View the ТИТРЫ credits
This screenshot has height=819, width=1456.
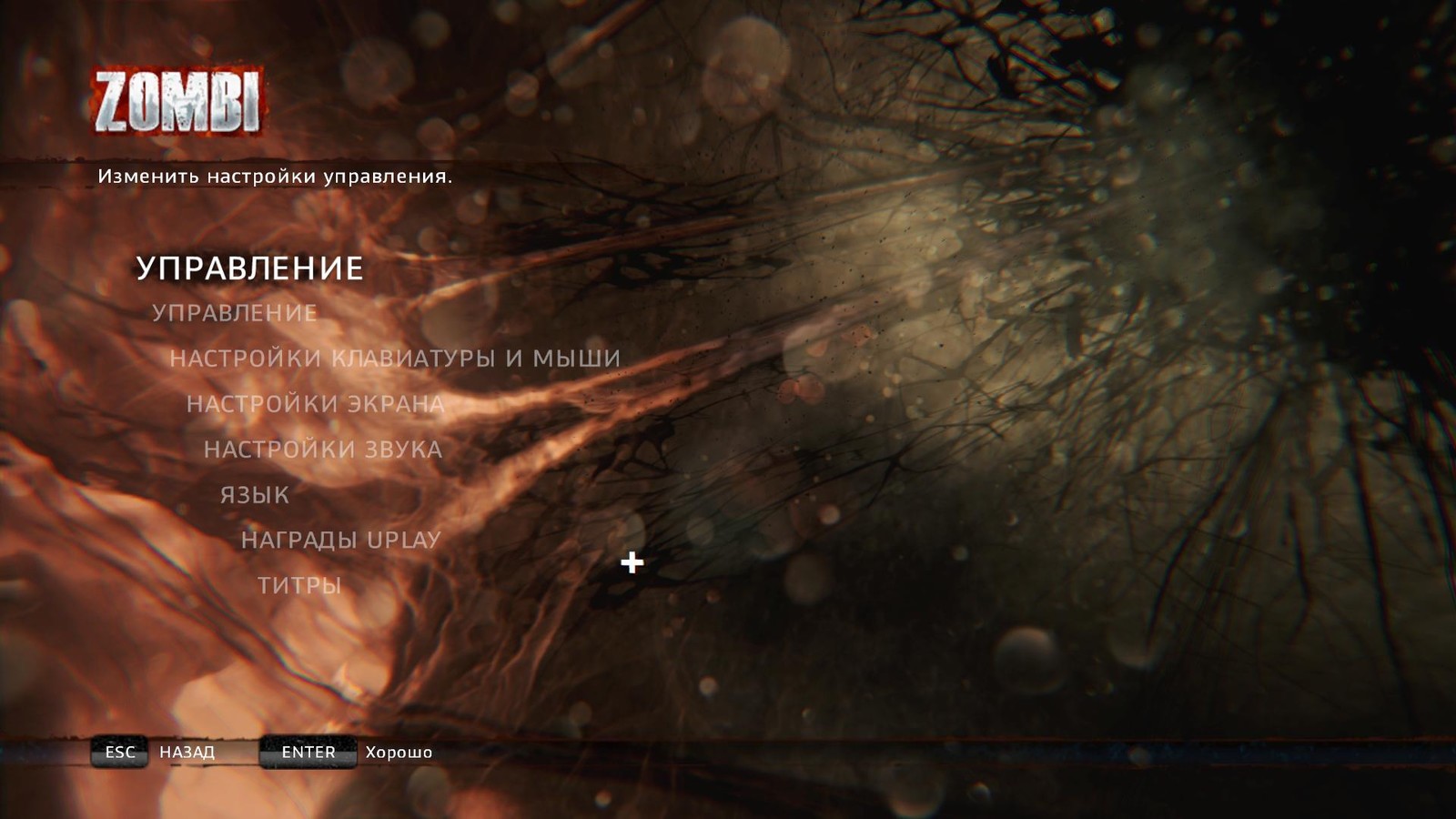click(299, 585)
